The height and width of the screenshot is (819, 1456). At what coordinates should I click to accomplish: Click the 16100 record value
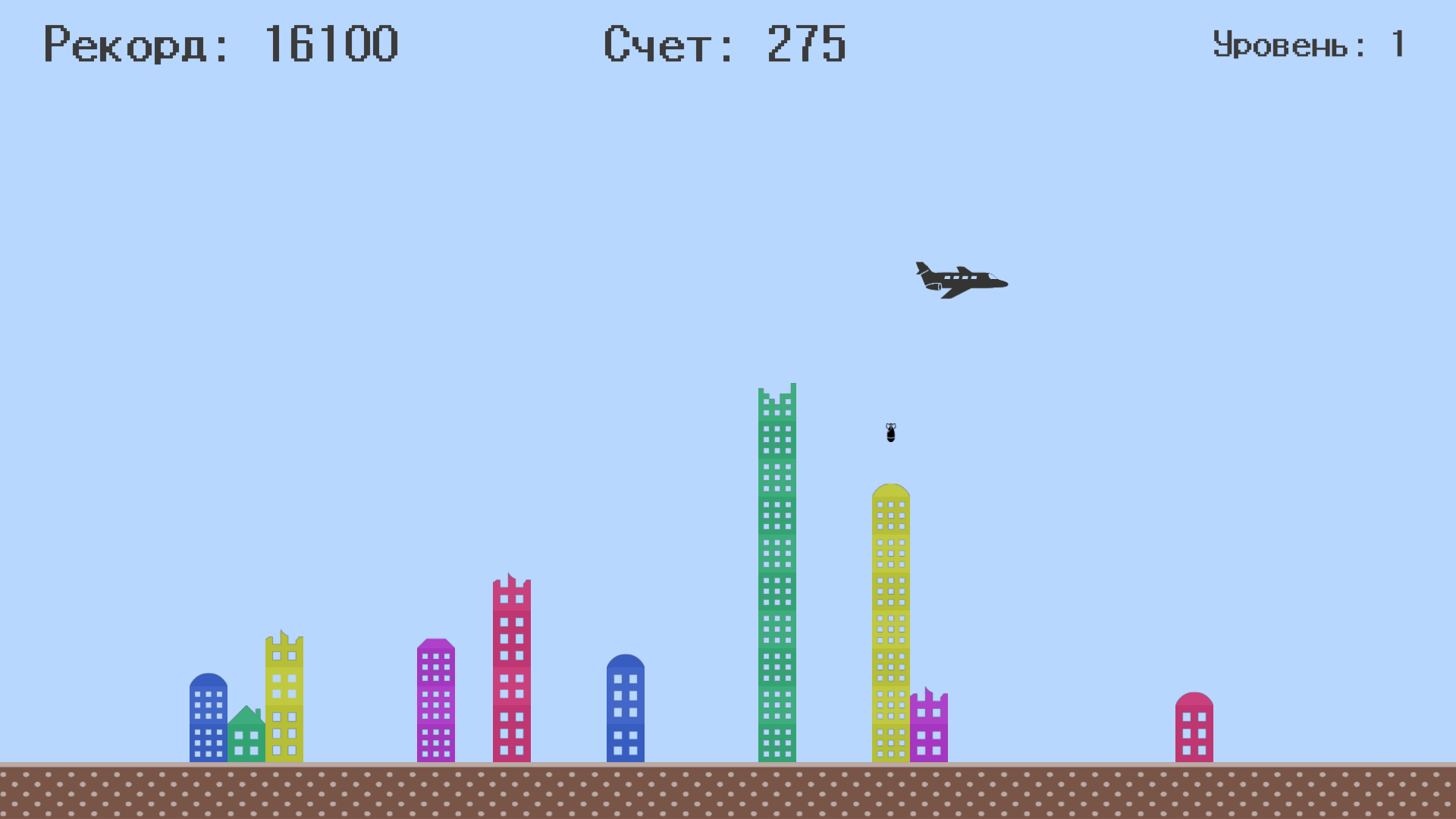[x=332, y=44]
